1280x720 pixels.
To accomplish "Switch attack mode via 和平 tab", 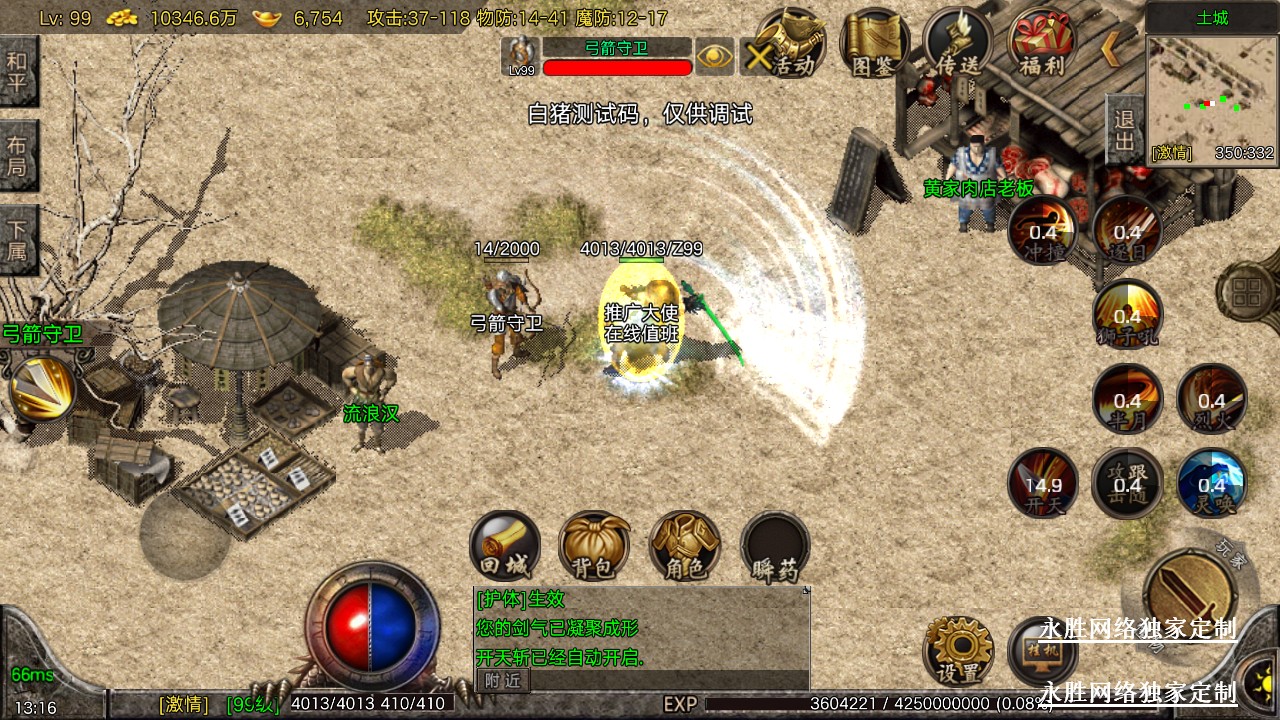I will (18, 71).
